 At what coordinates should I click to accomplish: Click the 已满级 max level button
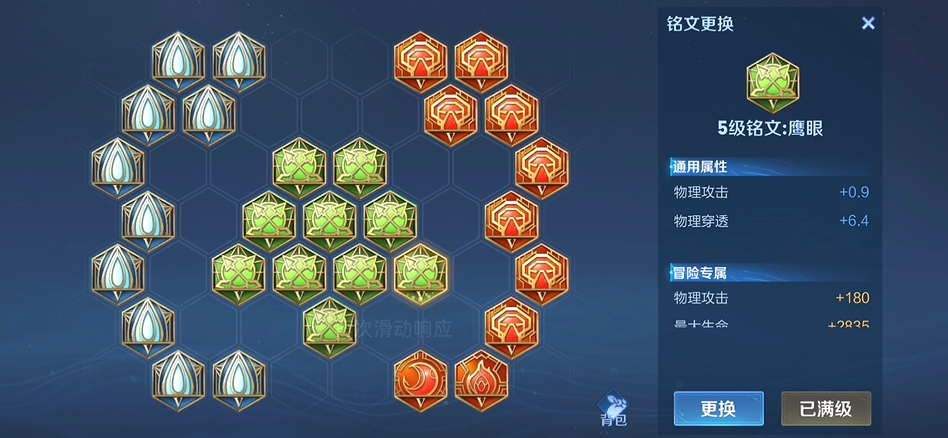coord(825,408)
